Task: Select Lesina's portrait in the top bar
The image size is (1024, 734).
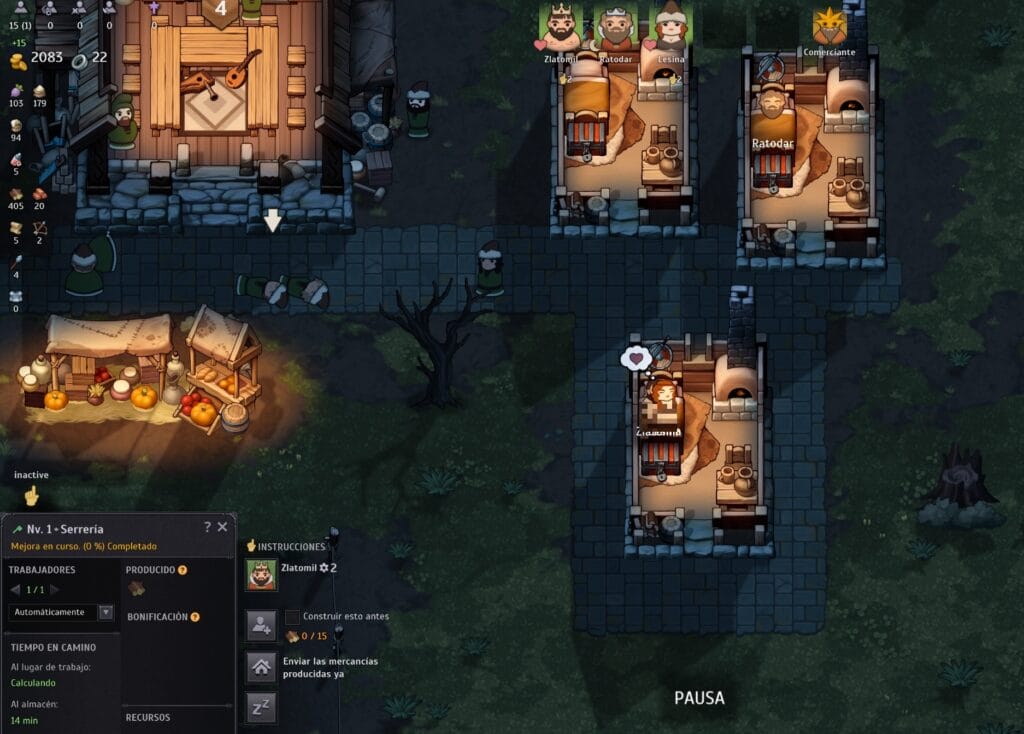Action: (x=669, y=26)
